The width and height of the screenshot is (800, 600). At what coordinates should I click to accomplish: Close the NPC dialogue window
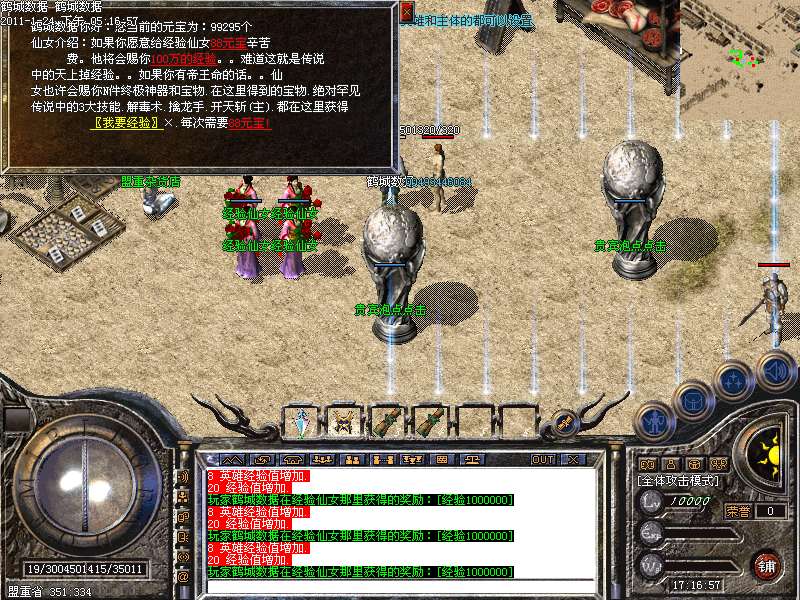[x=406, y=12]
